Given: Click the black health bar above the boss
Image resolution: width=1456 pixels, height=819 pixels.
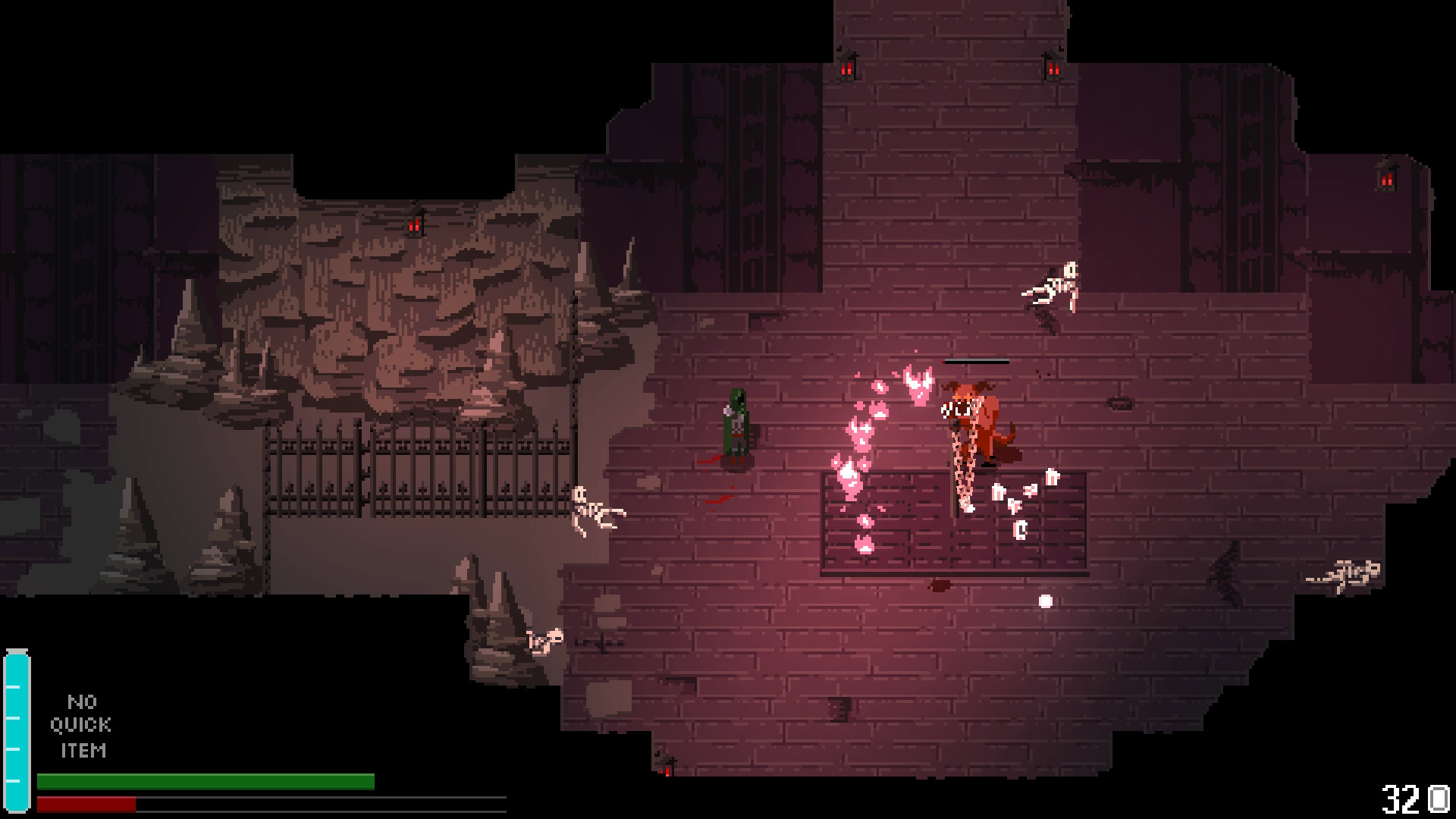Looking at the screenshot, I should pyautogui.click(x=974, y=362).
